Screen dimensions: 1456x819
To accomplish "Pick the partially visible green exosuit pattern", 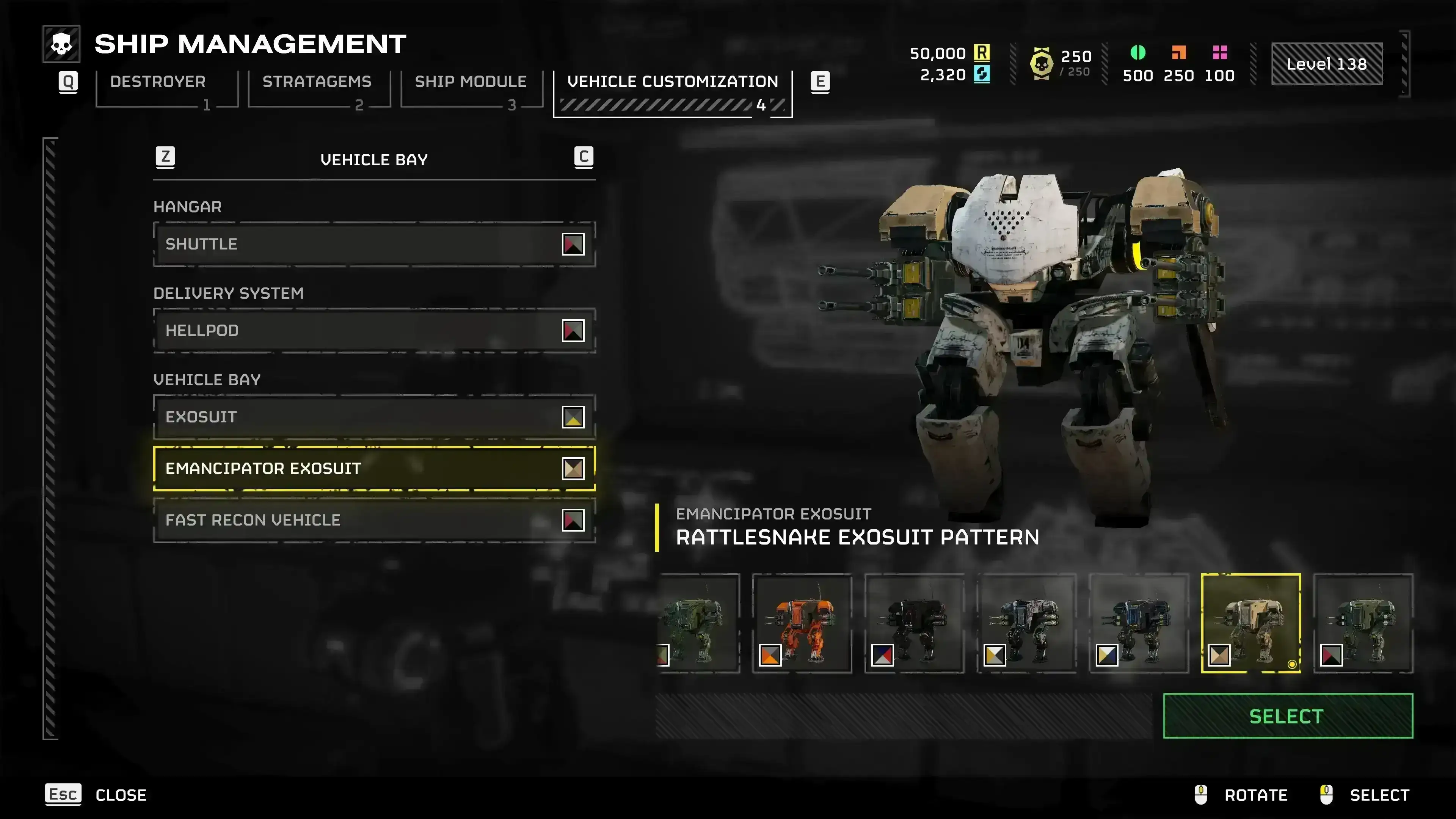I will pyautogui.click(x=698, y=623).
